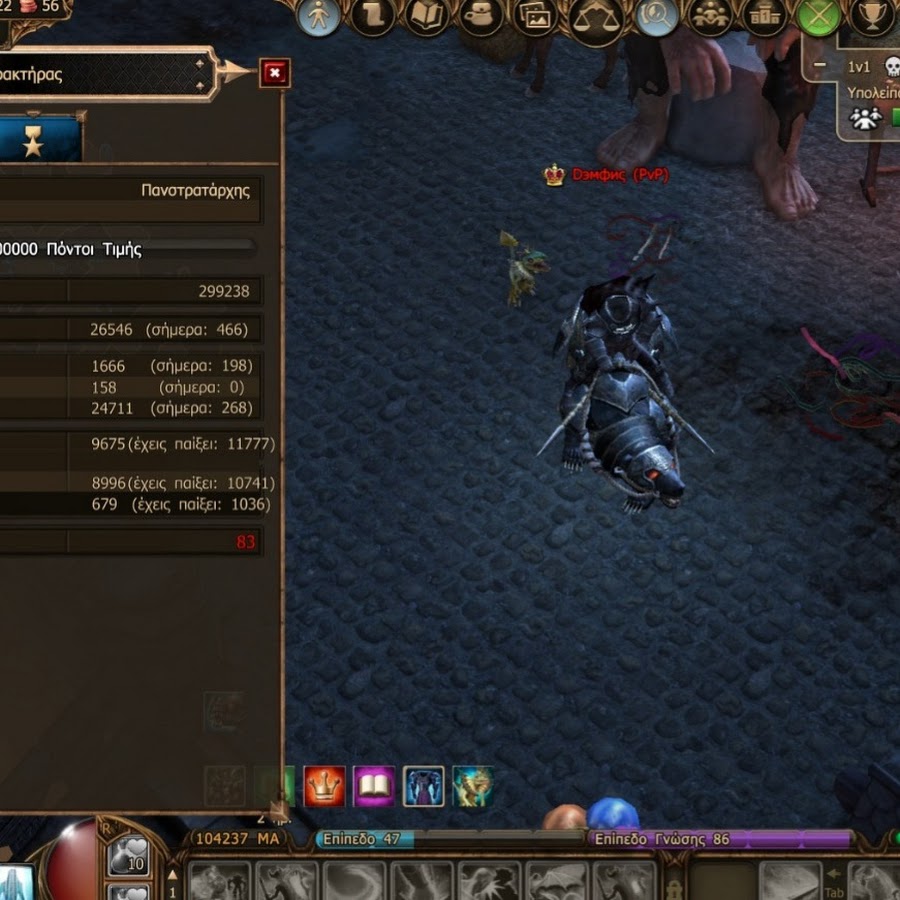Open the trophy achievements icon

coord(873,17)
